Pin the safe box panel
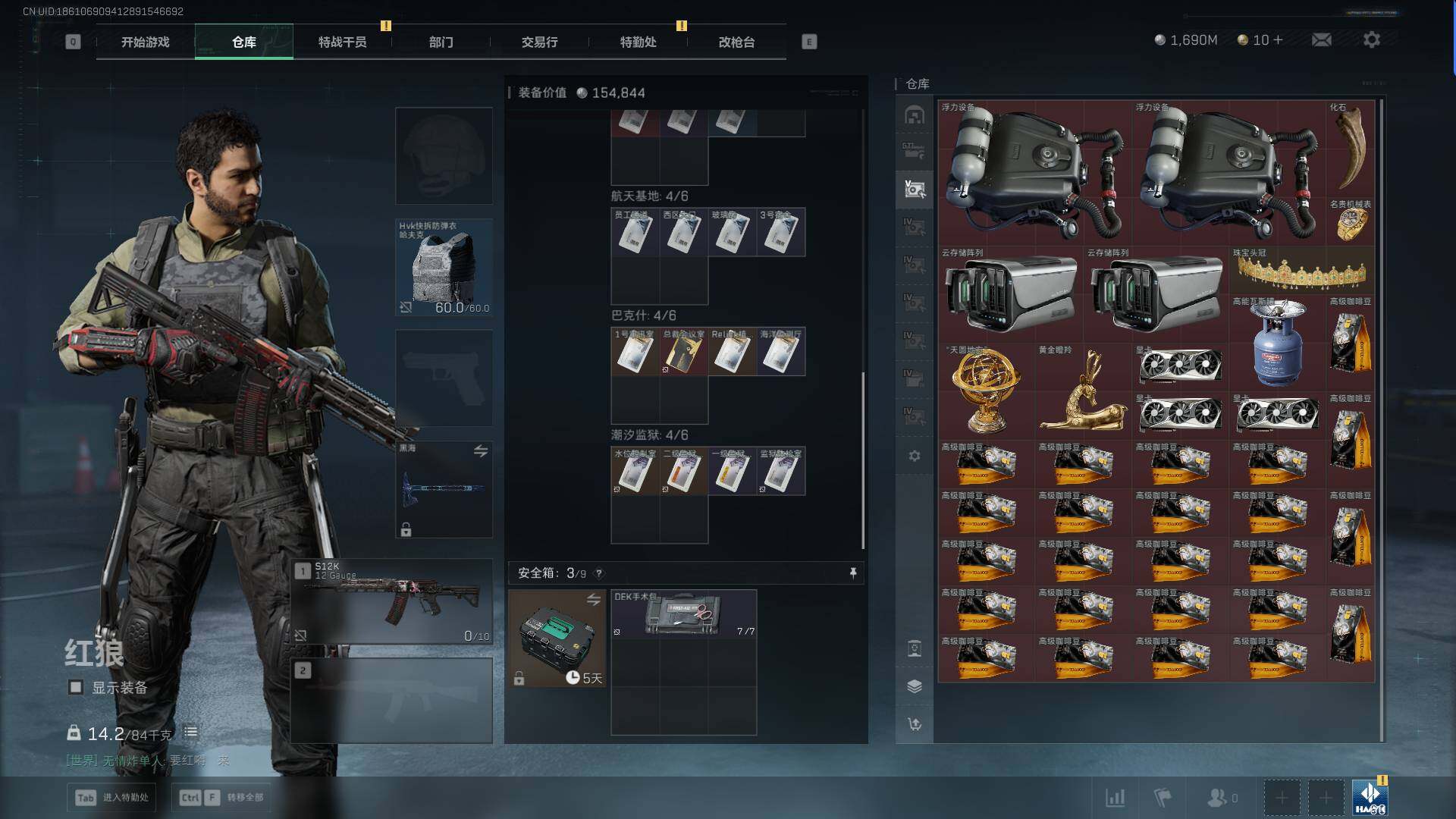This screenshot has width=1456, height=819. 853,573
